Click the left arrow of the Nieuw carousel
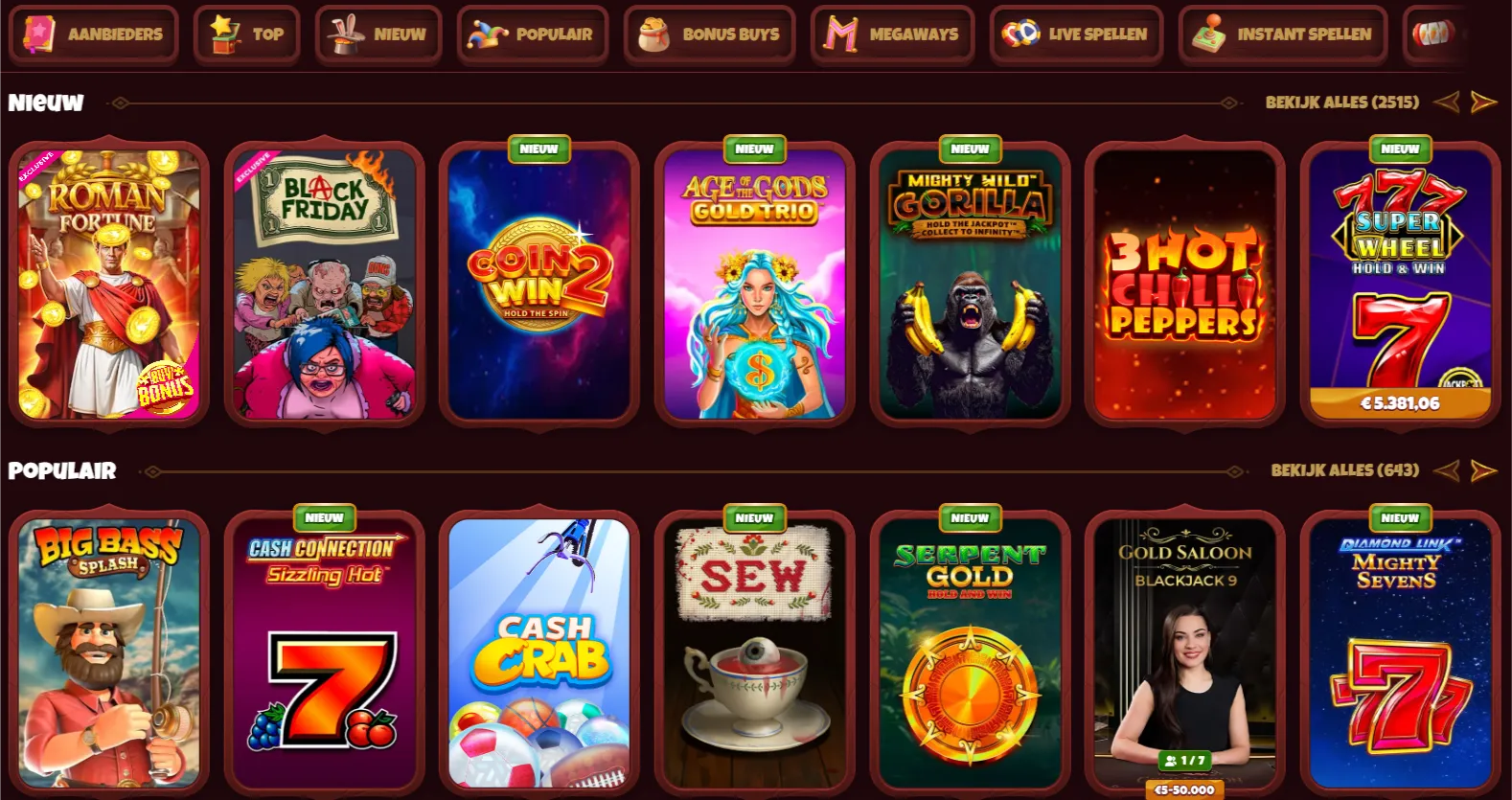 tap(1446, 102)
